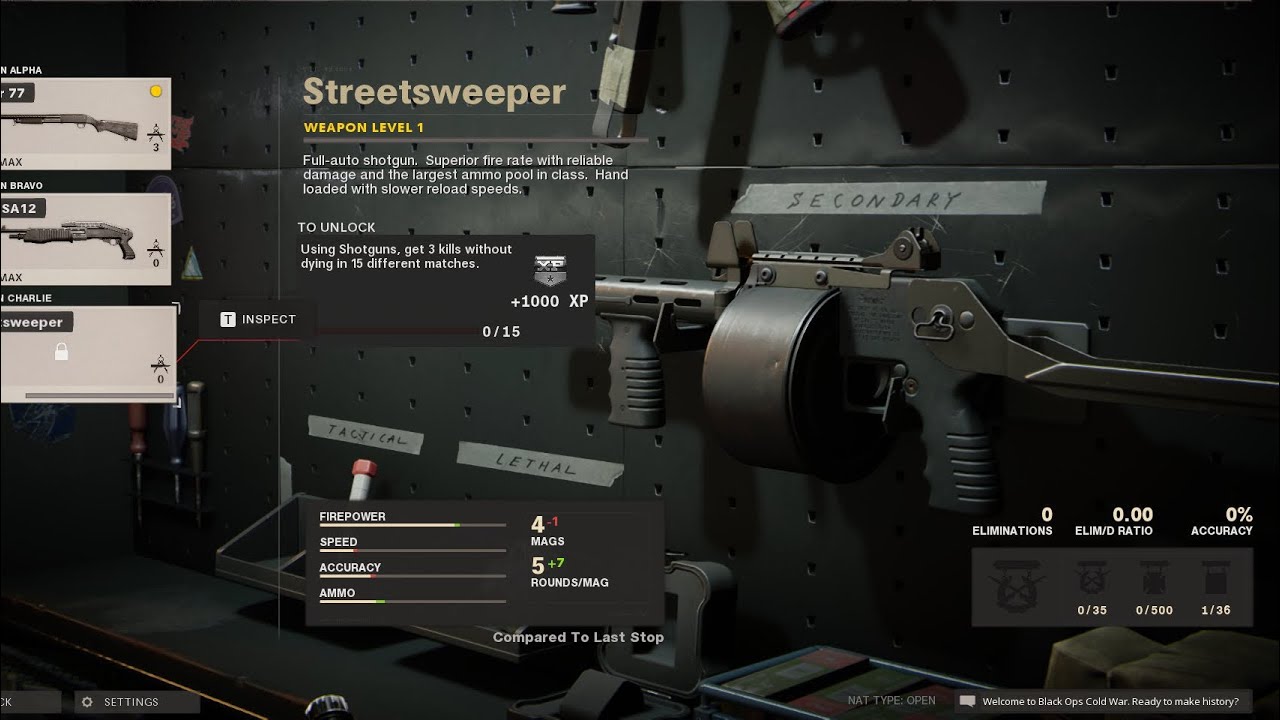The width and height of the screenshot is (1280, 720).
Task: Open the chat message icon next to welcome text
Action: point(966,701)
